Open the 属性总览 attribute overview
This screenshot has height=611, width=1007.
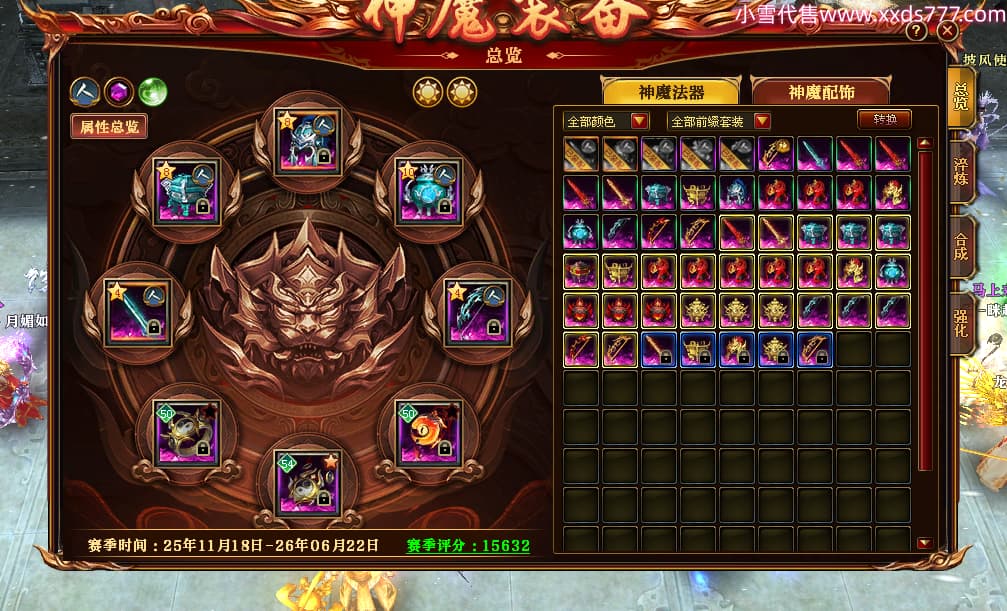click(109, 126)
